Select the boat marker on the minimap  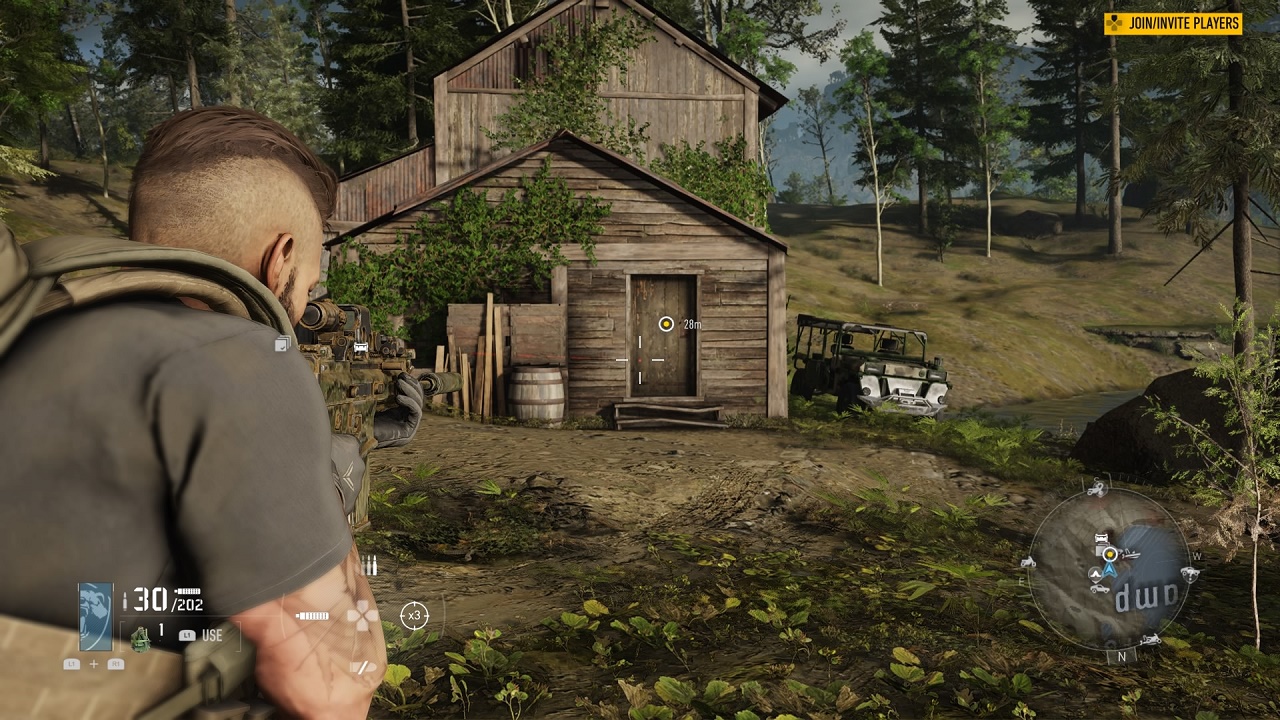coord(1130,554)
